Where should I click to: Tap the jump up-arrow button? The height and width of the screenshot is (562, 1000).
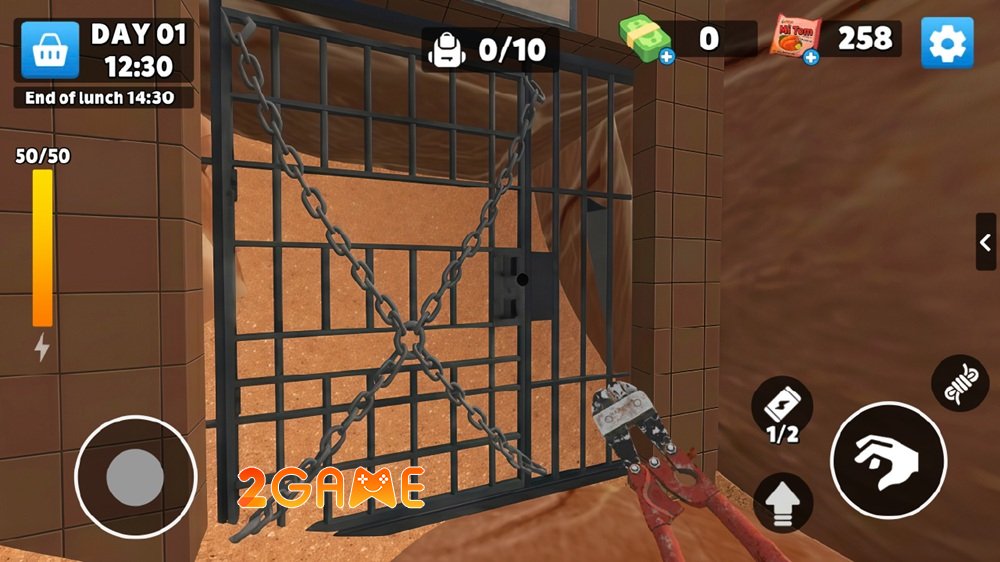click(x=783, y=503)
